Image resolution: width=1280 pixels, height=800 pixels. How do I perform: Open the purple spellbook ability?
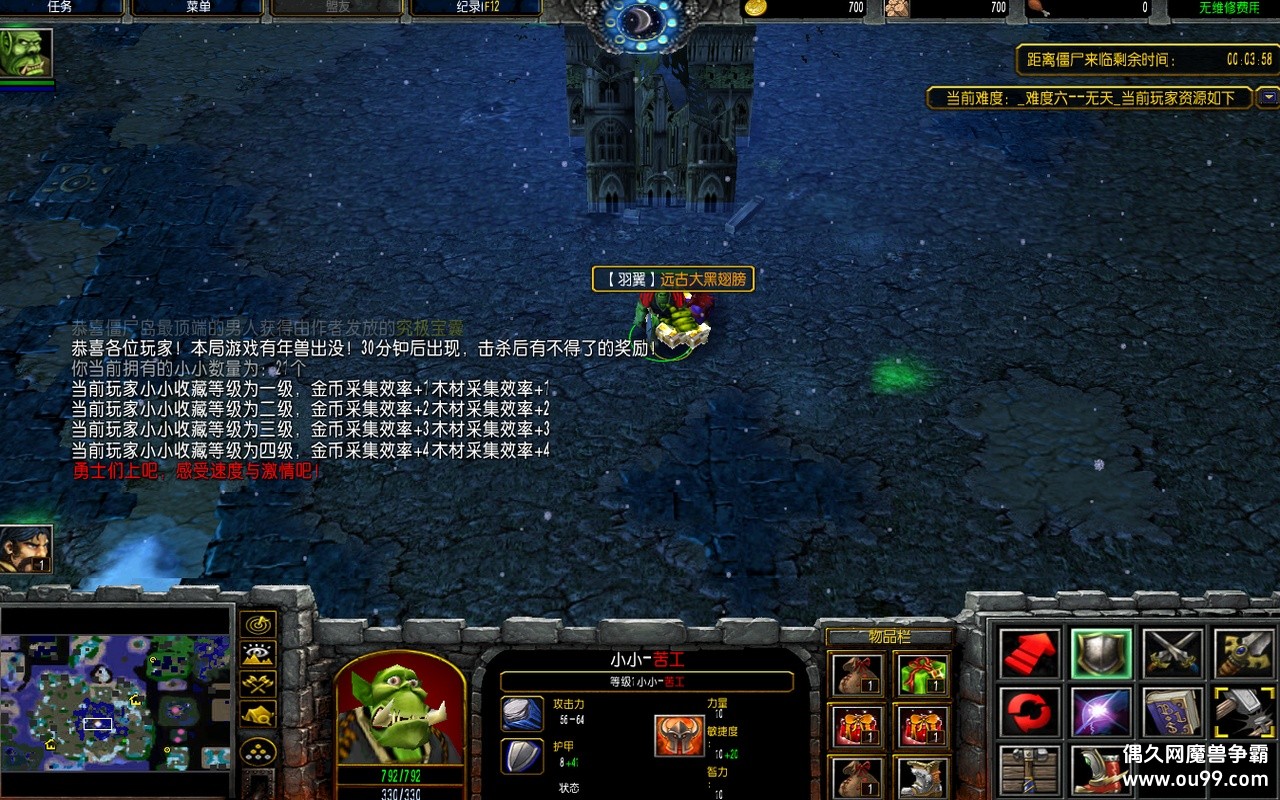[1173, 712]
